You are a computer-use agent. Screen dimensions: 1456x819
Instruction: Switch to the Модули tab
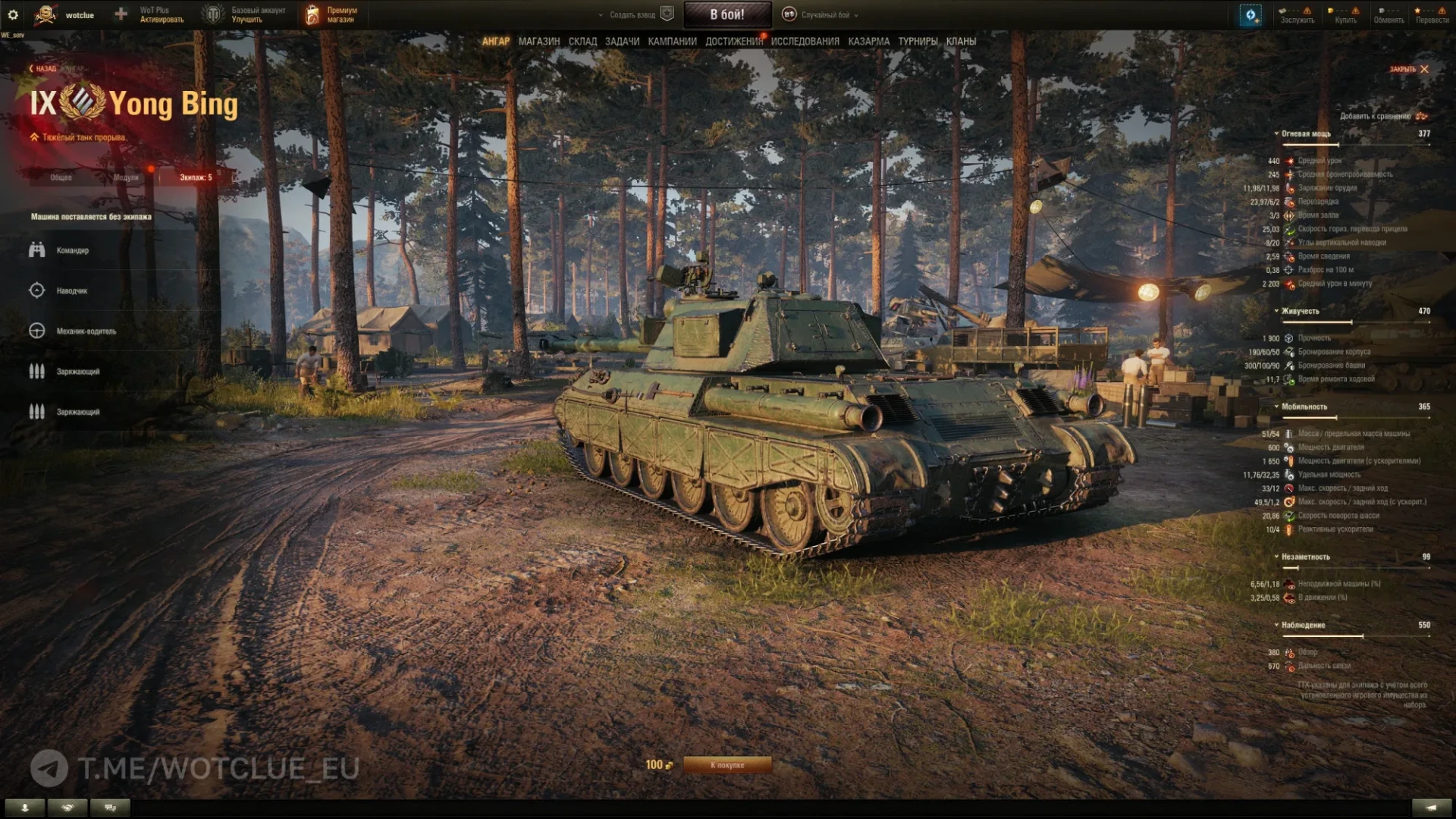(126, 177)
